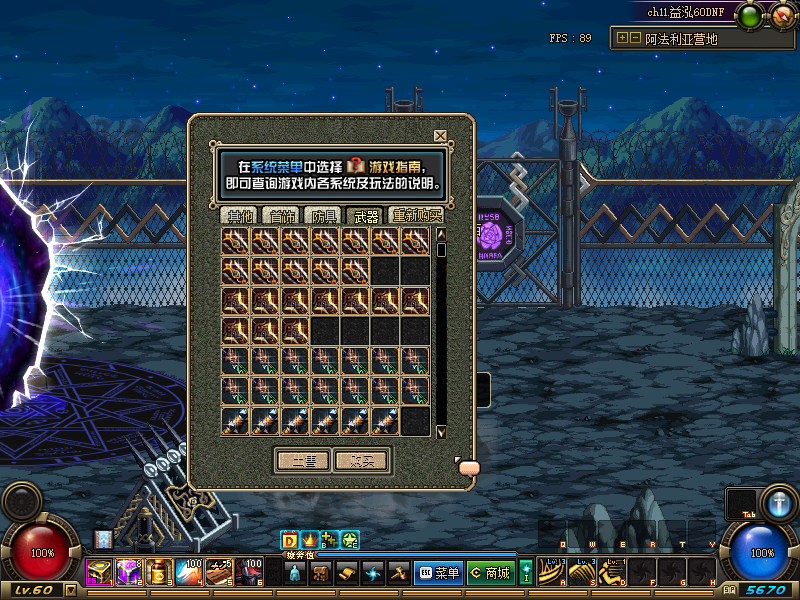800x600 pixels.
Task: Click the 购买 buy button
Action: click(361, 460)
